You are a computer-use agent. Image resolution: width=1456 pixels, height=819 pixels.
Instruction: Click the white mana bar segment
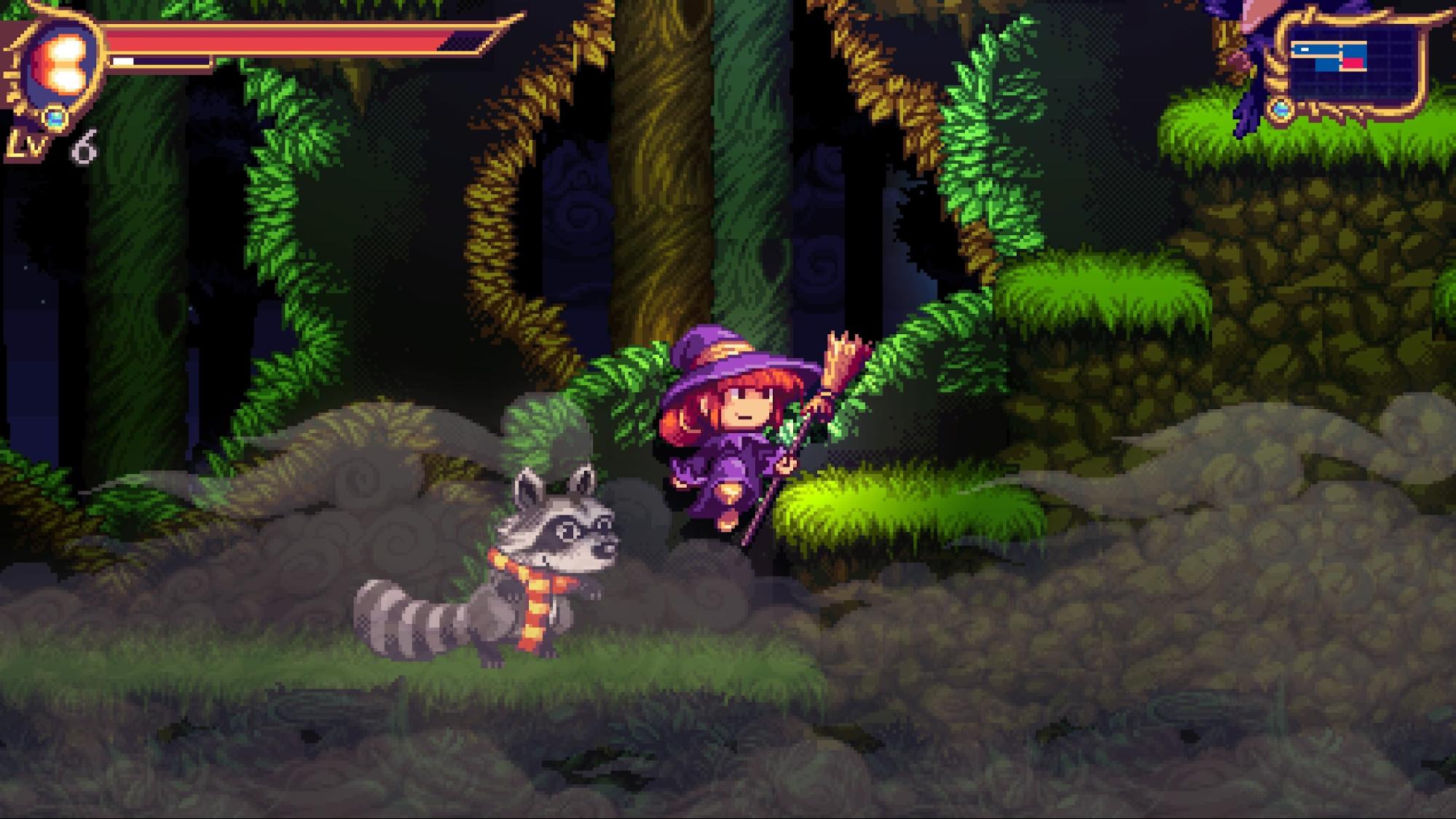coord(122,62)
